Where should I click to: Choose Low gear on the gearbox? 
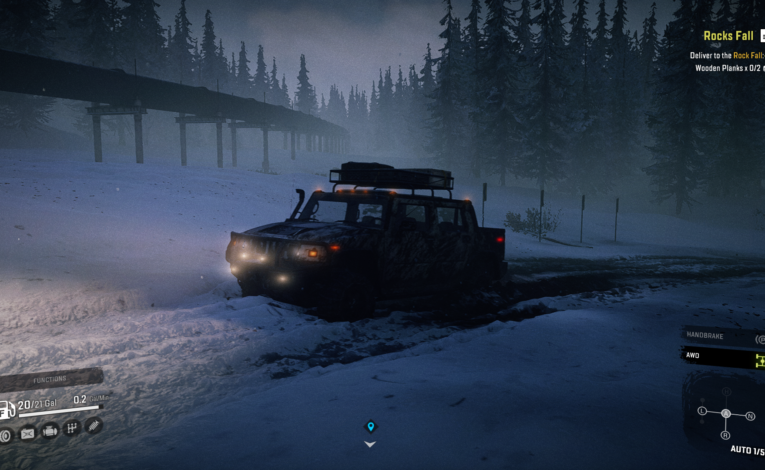pyautogui.click(x=701, y=411)
